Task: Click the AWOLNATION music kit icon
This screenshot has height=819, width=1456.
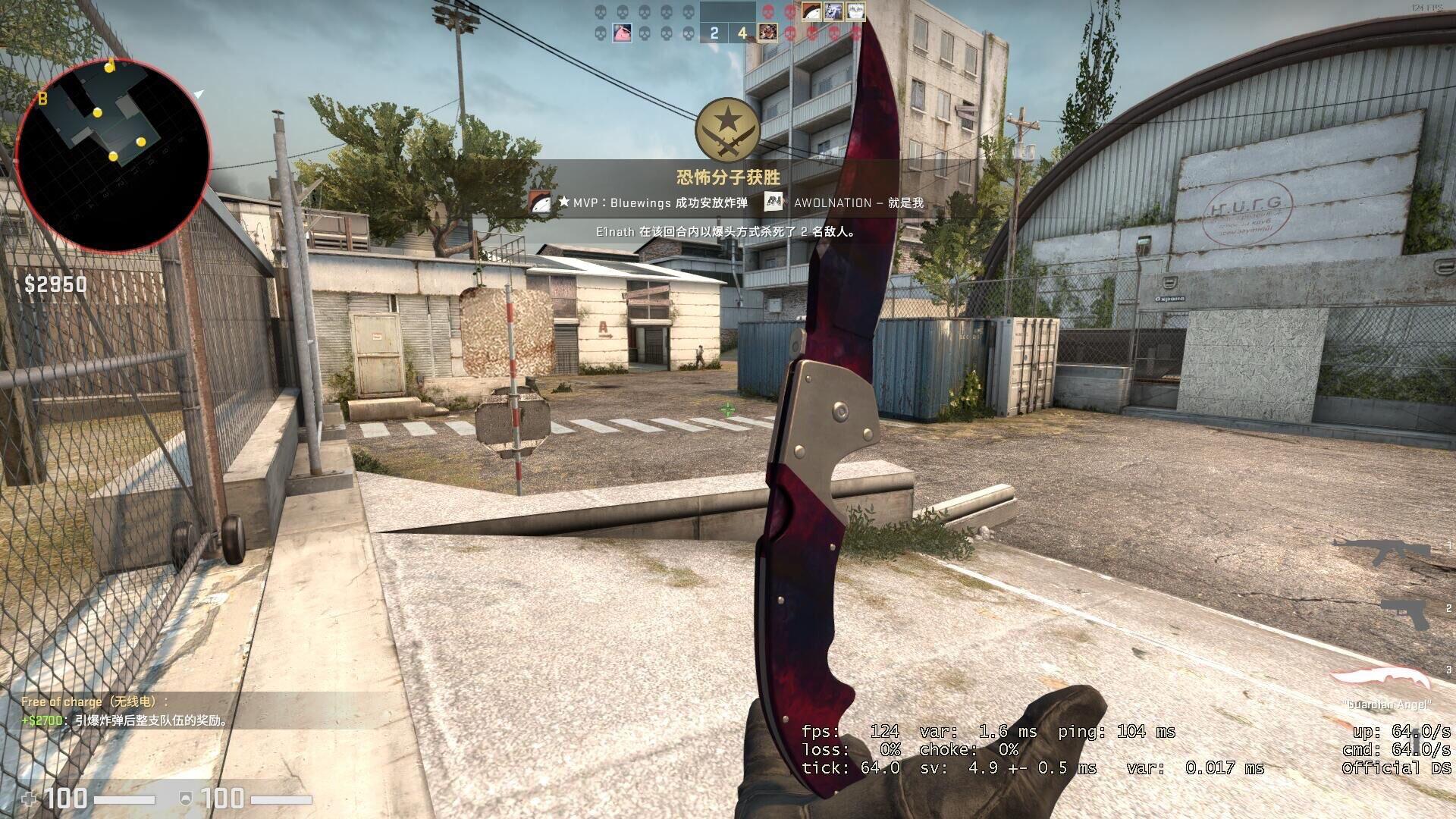Action: point(775,203)
